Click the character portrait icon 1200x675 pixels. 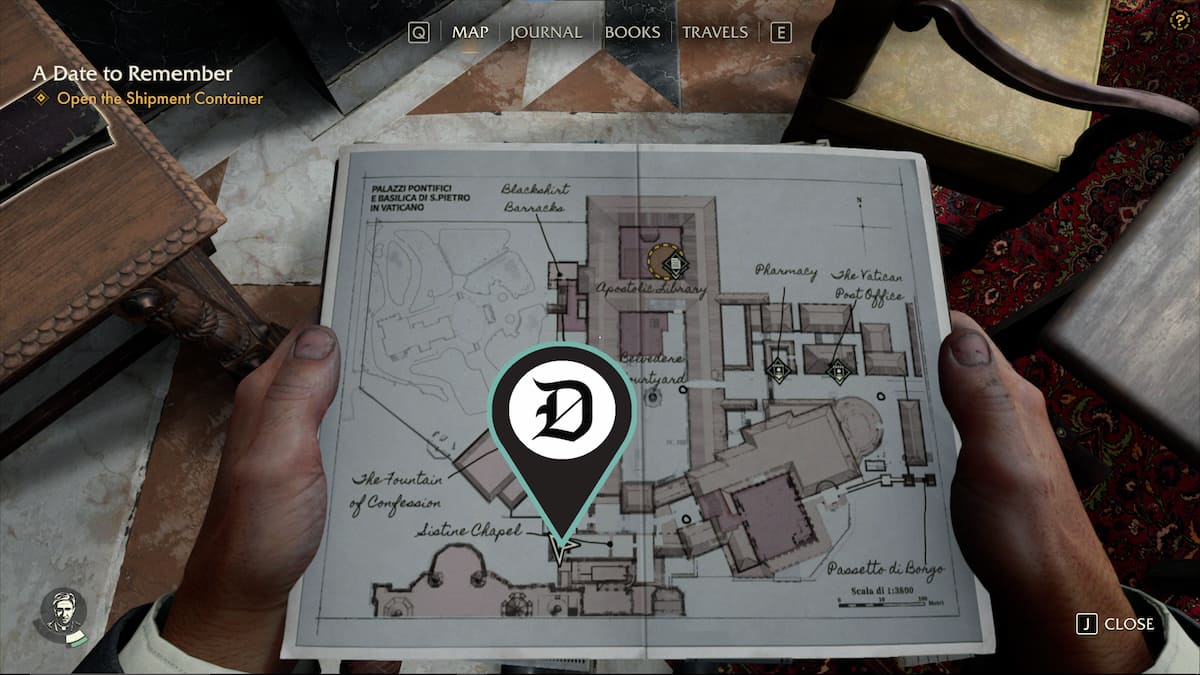pos(63,612)
